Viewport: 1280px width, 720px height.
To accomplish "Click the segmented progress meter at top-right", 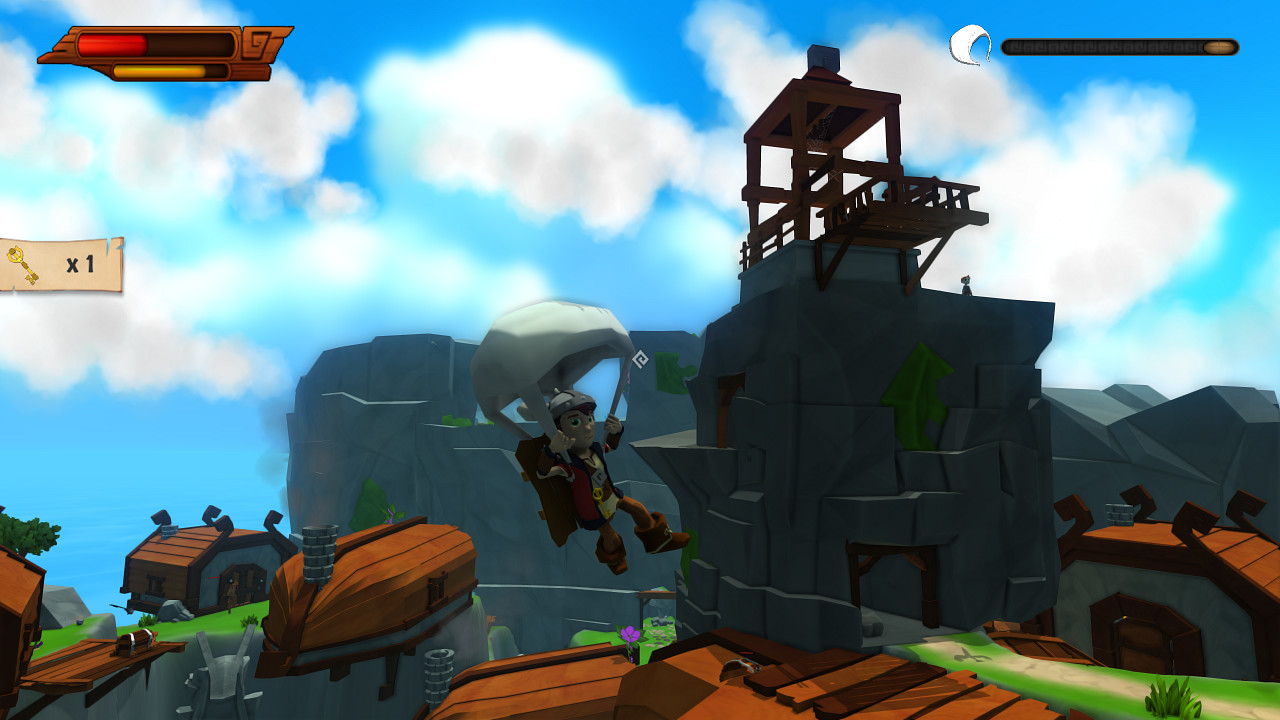I will click(1120, 46).
